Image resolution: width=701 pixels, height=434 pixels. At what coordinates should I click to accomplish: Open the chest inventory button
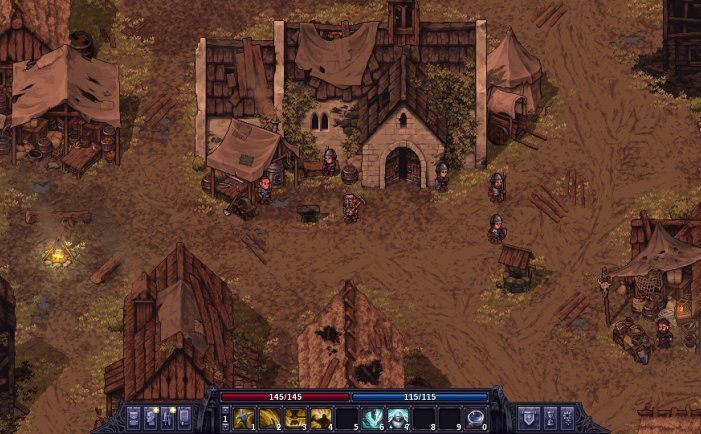tap(135, 417)
